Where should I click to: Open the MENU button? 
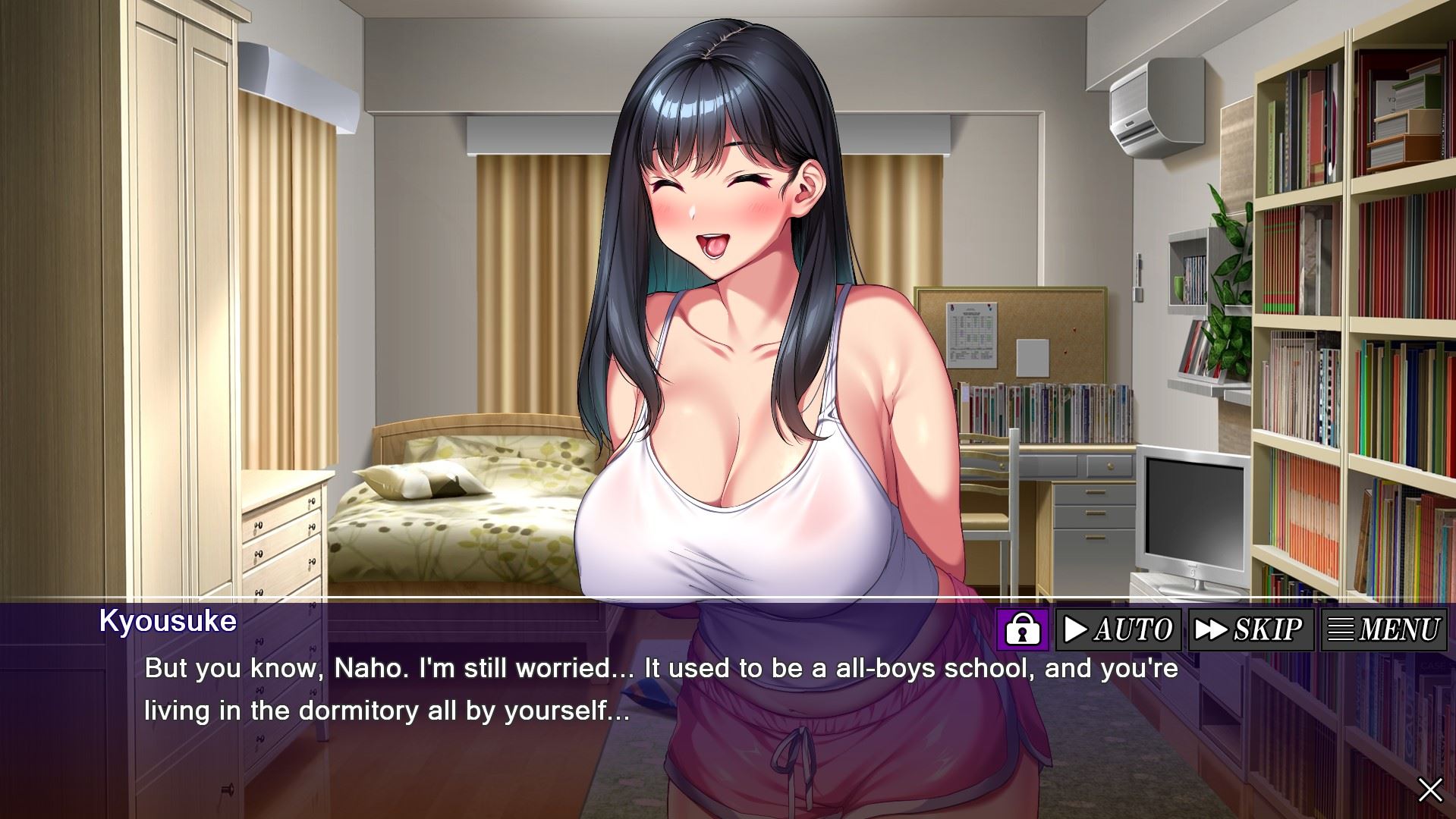1383,629
